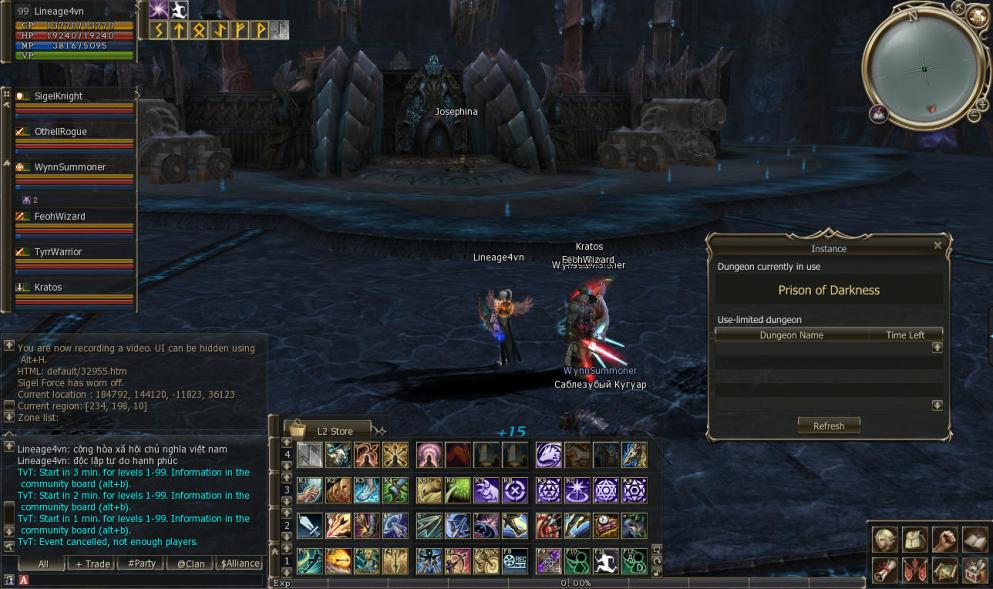Show the $Alliance chat tab
This screenshot has width=993, height=589.
tap(239, 564)
